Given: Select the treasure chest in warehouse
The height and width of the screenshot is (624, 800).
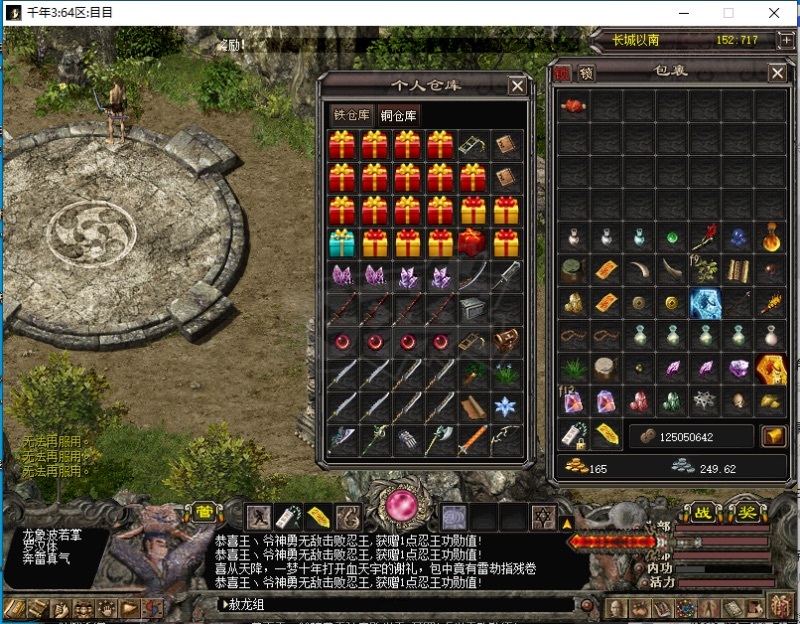Looking at the screenshot, I should [506, 341].
